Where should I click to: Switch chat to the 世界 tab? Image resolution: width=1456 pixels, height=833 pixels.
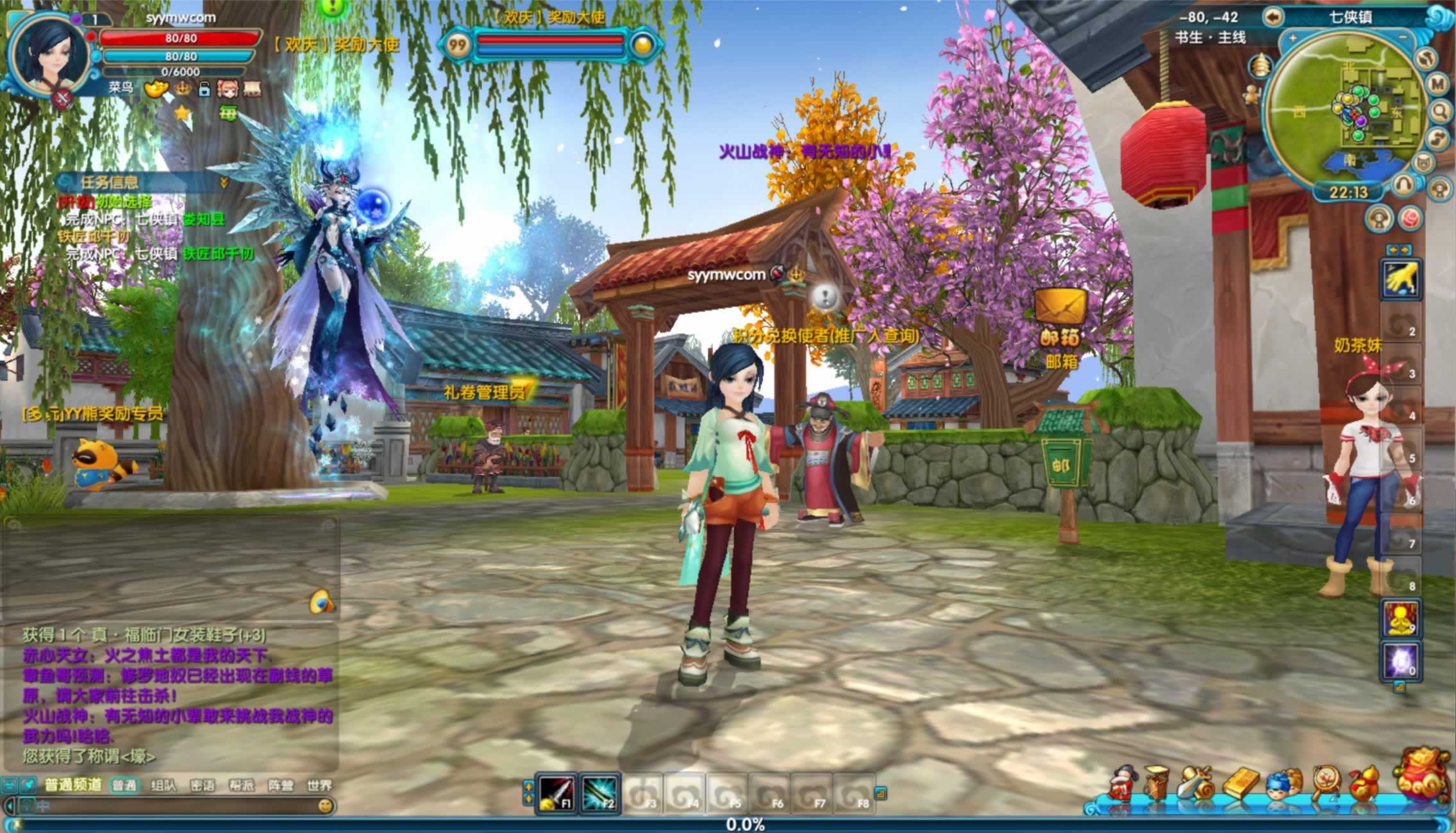pyautogui.click(x=319, y=786)
